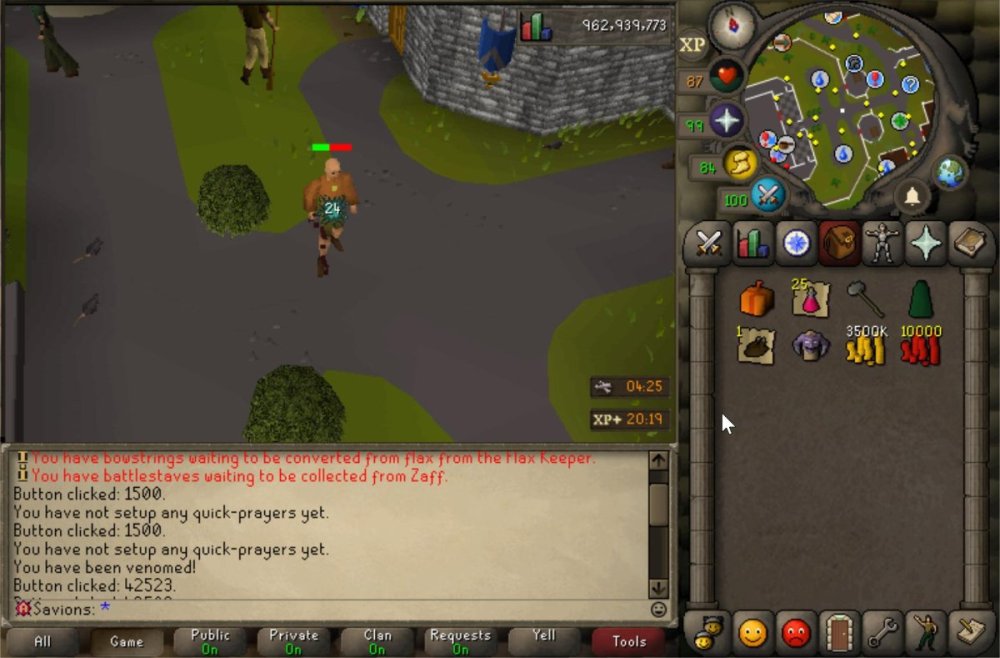The image size is (1000, 658).
Task: Click the chat box scroll down arrow
Action: pos(658,588)
